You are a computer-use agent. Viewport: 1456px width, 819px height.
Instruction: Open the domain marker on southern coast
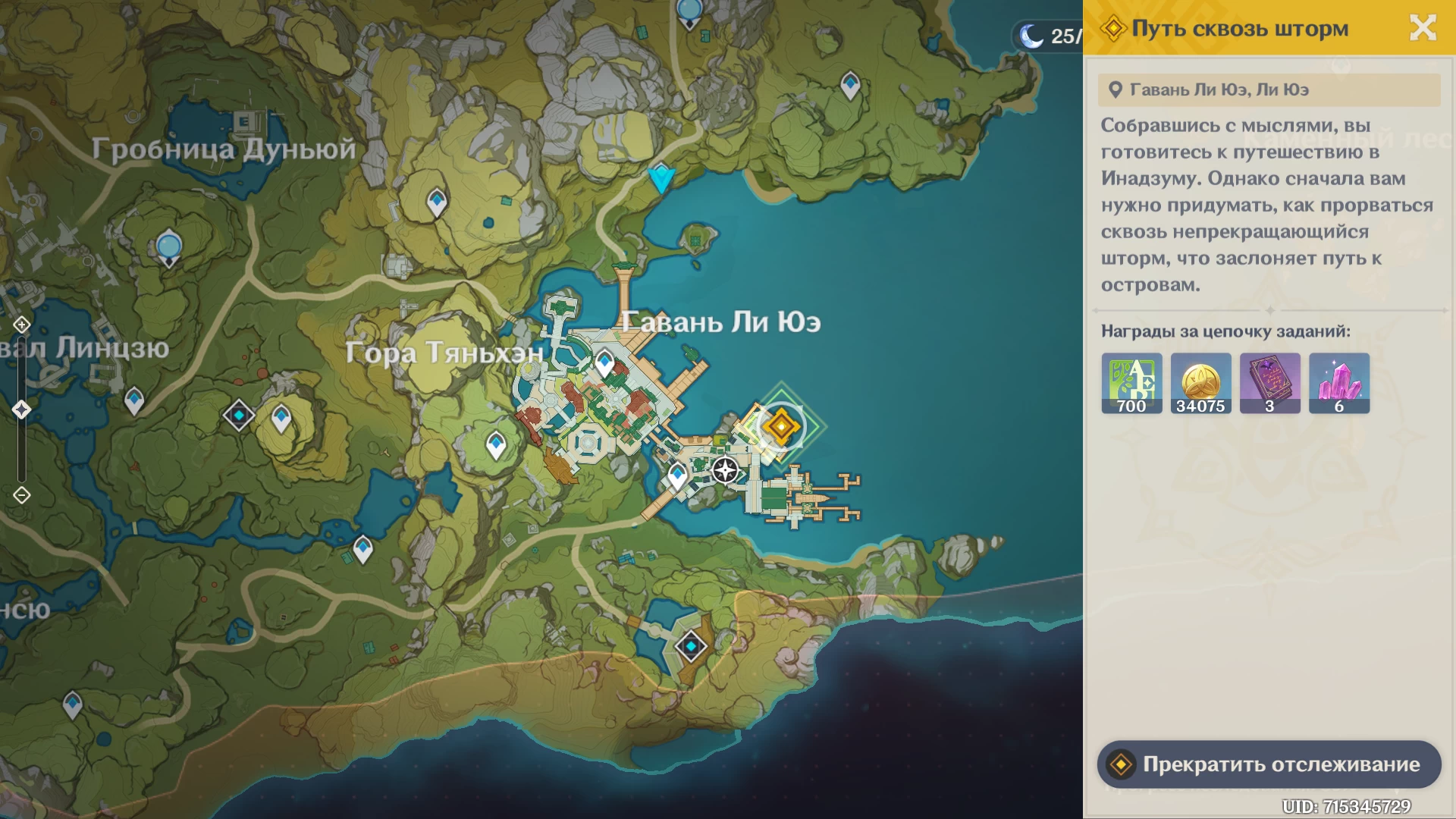pos(691,647)
